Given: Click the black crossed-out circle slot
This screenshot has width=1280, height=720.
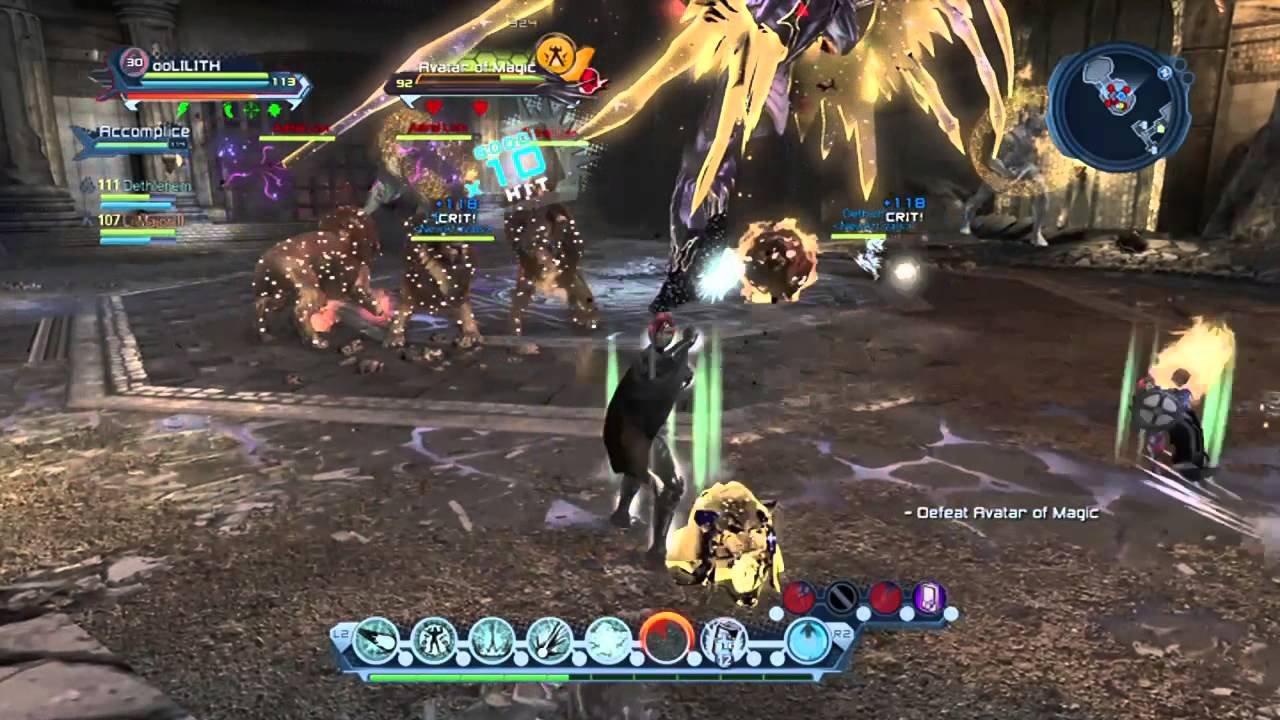Looking at the screenshot, I should (842, 598).
